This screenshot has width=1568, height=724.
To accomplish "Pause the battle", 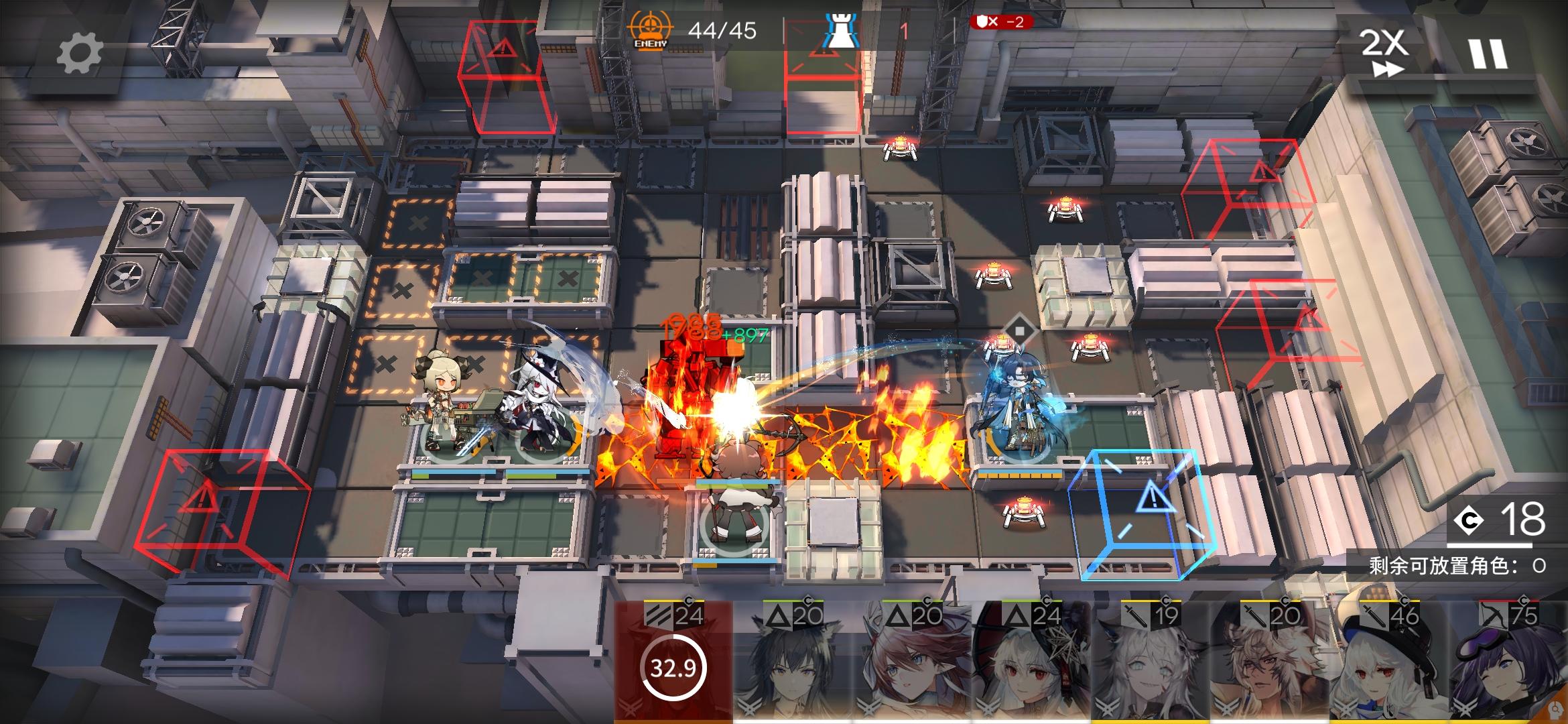I will (1488, 53).
